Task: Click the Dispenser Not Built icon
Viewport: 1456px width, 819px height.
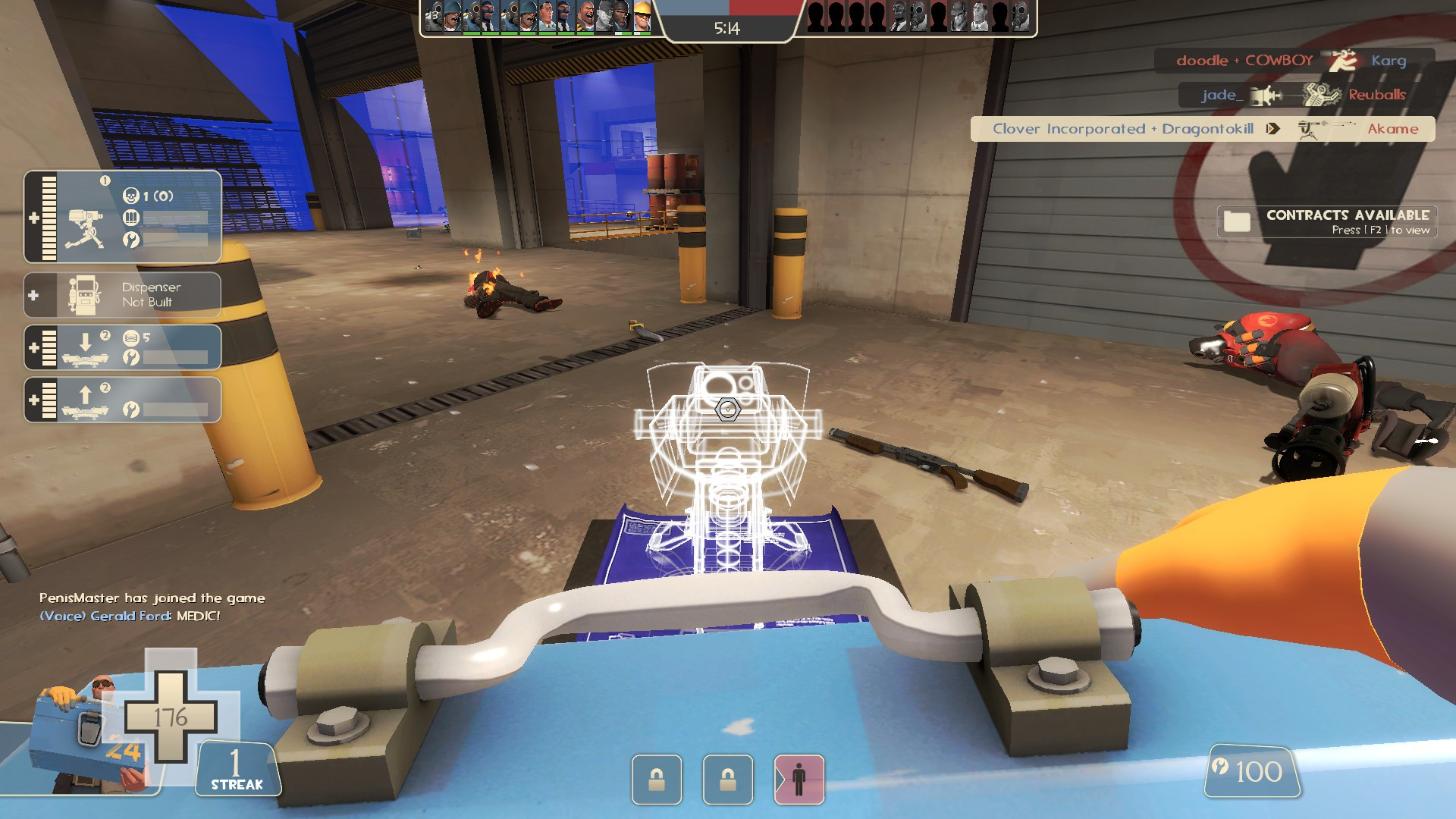Action: click(83, 293)
